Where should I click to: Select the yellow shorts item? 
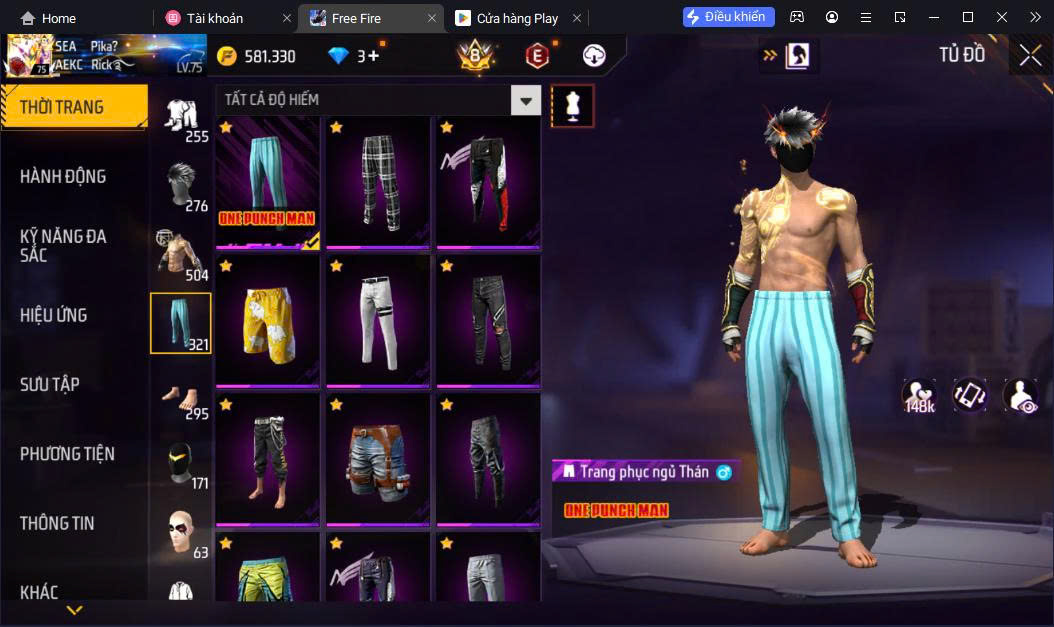(x=267, y=320)
